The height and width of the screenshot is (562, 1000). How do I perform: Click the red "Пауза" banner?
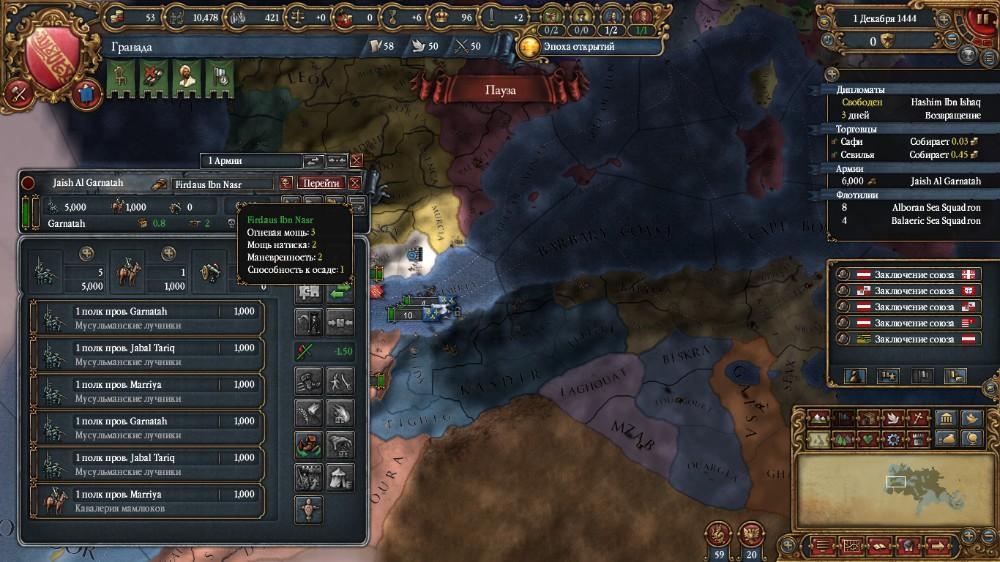(x=500, y=90)
